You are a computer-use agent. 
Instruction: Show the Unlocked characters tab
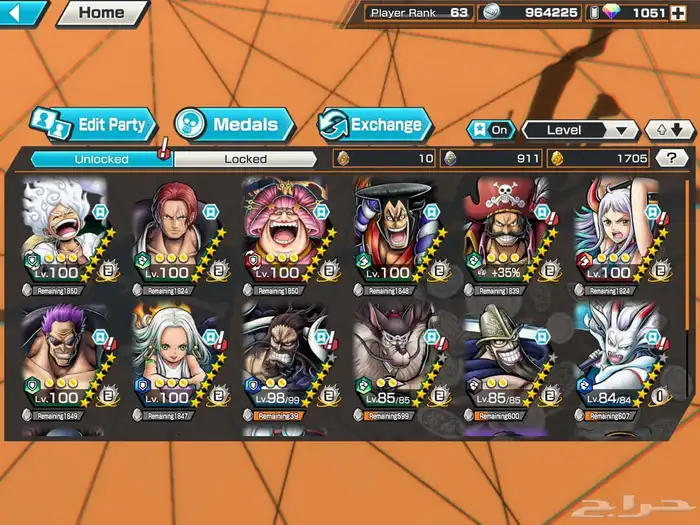coord(101,158)
